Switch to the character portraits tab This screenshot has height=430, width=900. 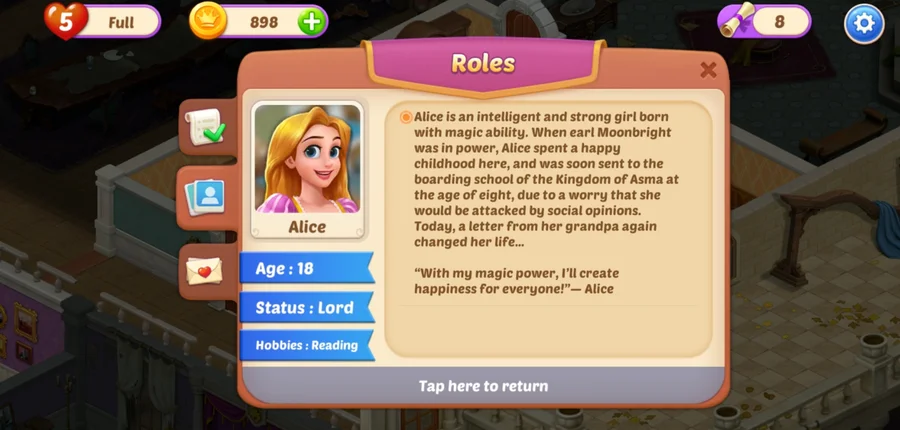click(x=207, y=195)
